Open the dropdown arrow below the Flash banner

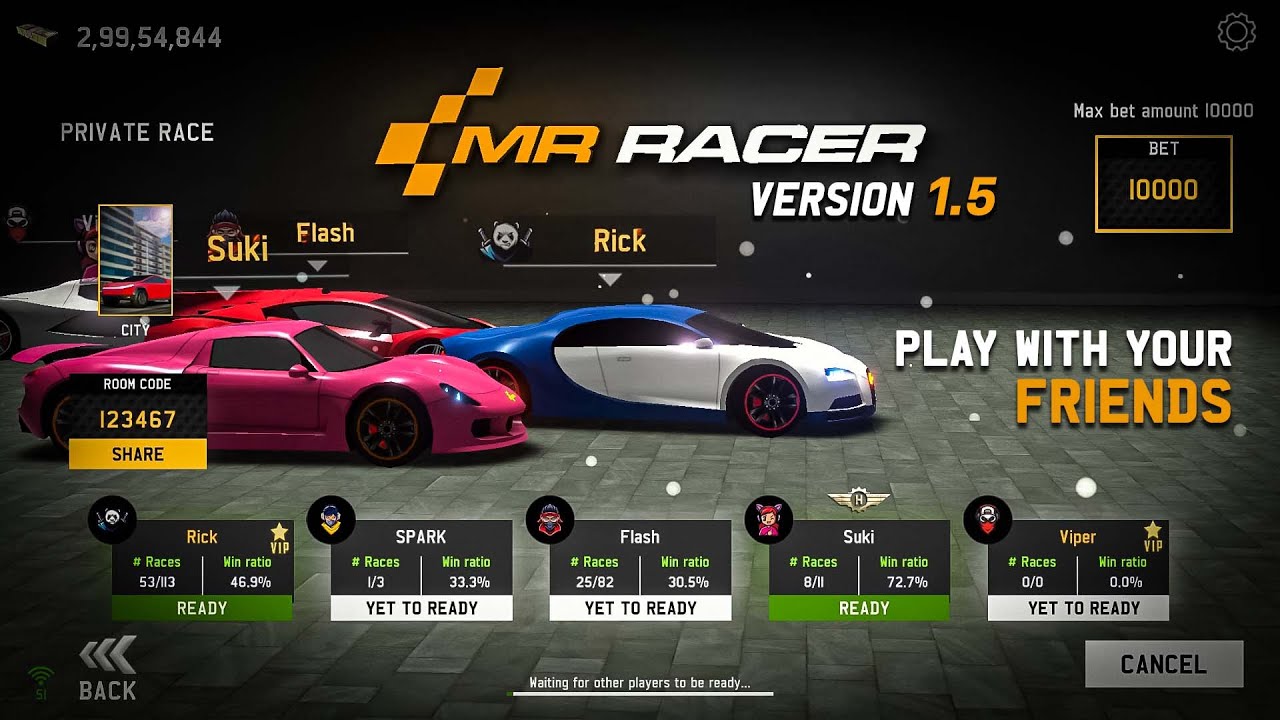tap(318, 265)
